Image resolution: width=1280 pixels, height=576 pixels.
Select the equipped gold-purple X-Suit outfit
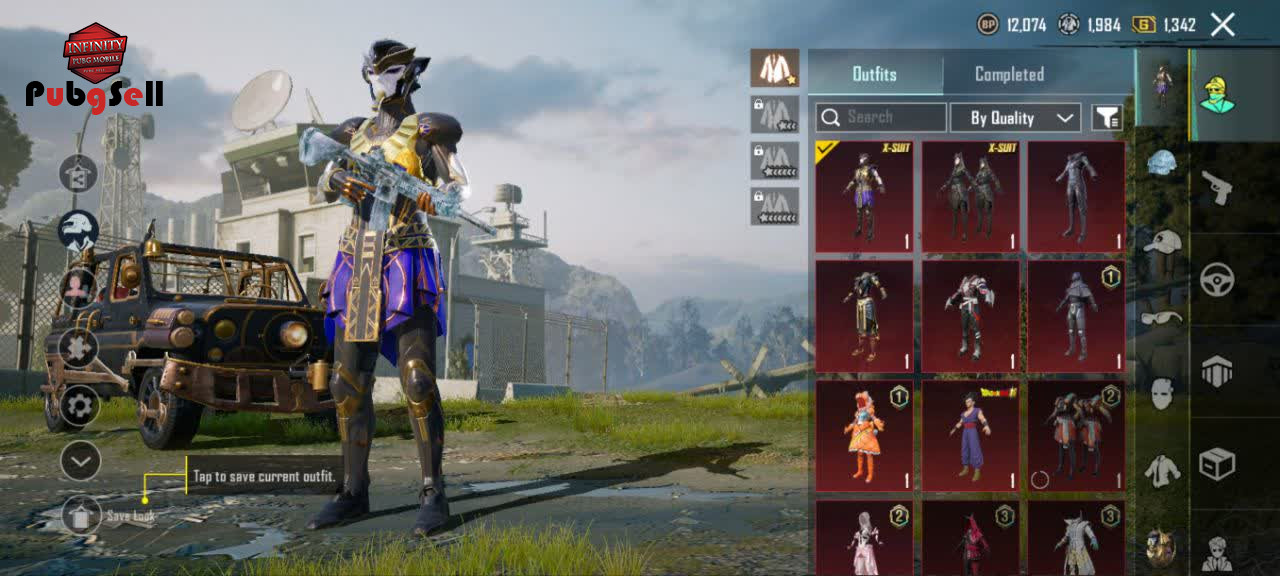864,196
